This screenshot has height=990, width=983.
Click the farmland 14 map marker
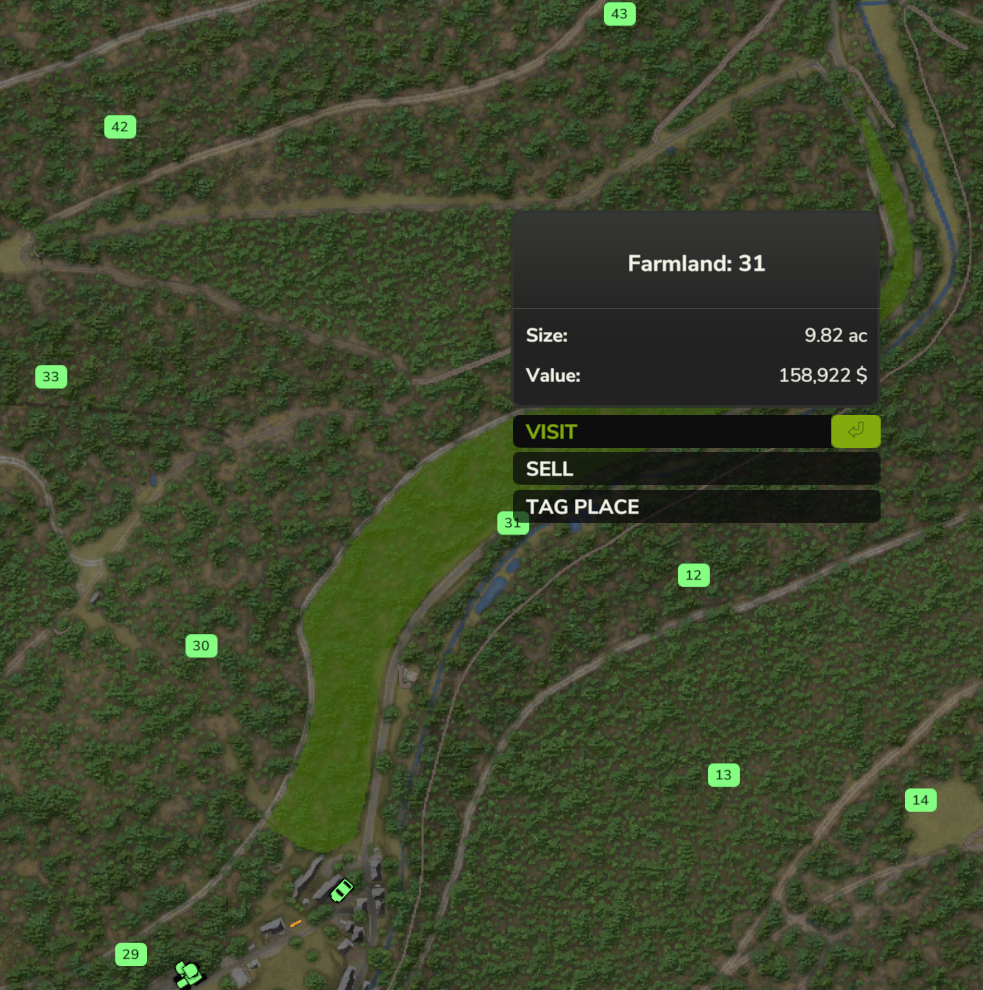coord(921,800)
